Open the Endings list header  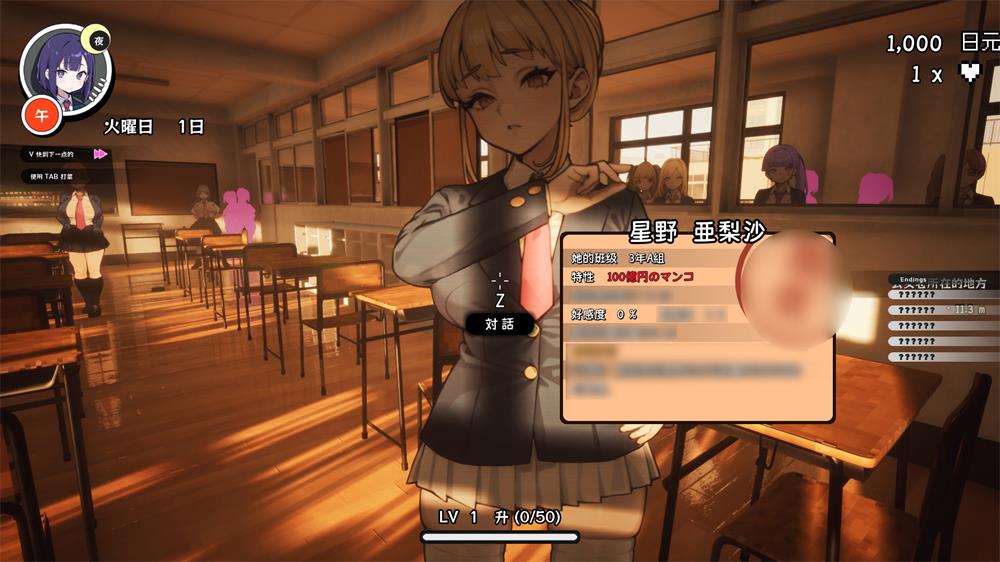(913, 280)
